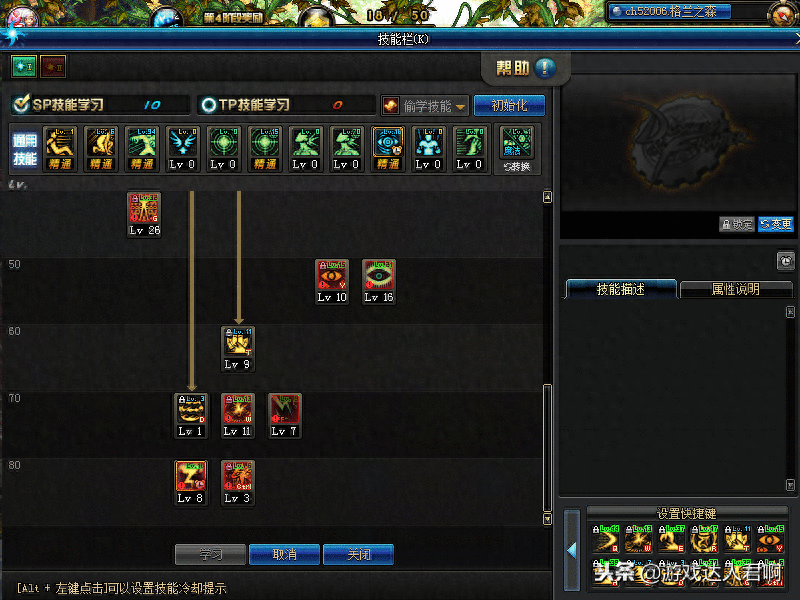Click the left arrow beside hotkey settings
Image resolution: width=800 pixels, height=600 pixels.
click(x=572, y=549)
